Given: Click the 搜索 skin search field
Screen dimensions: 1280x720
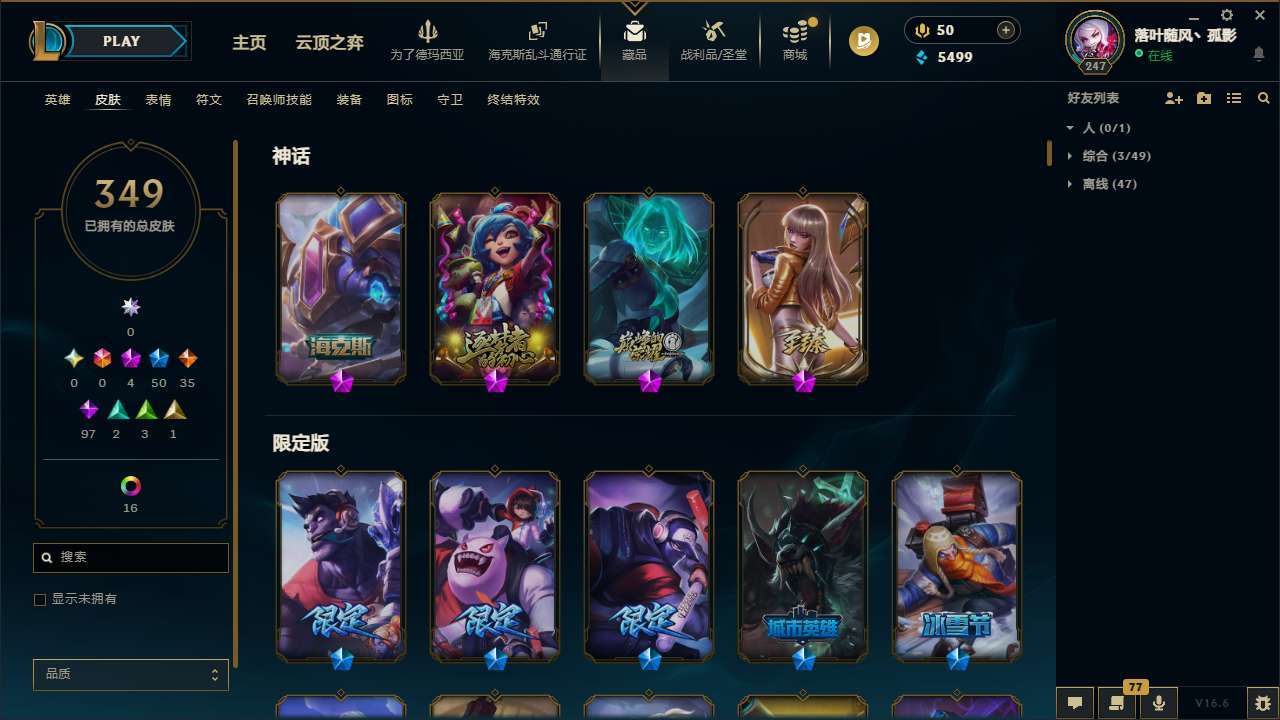Looking at the screenshot, I should tap(130, 557).
